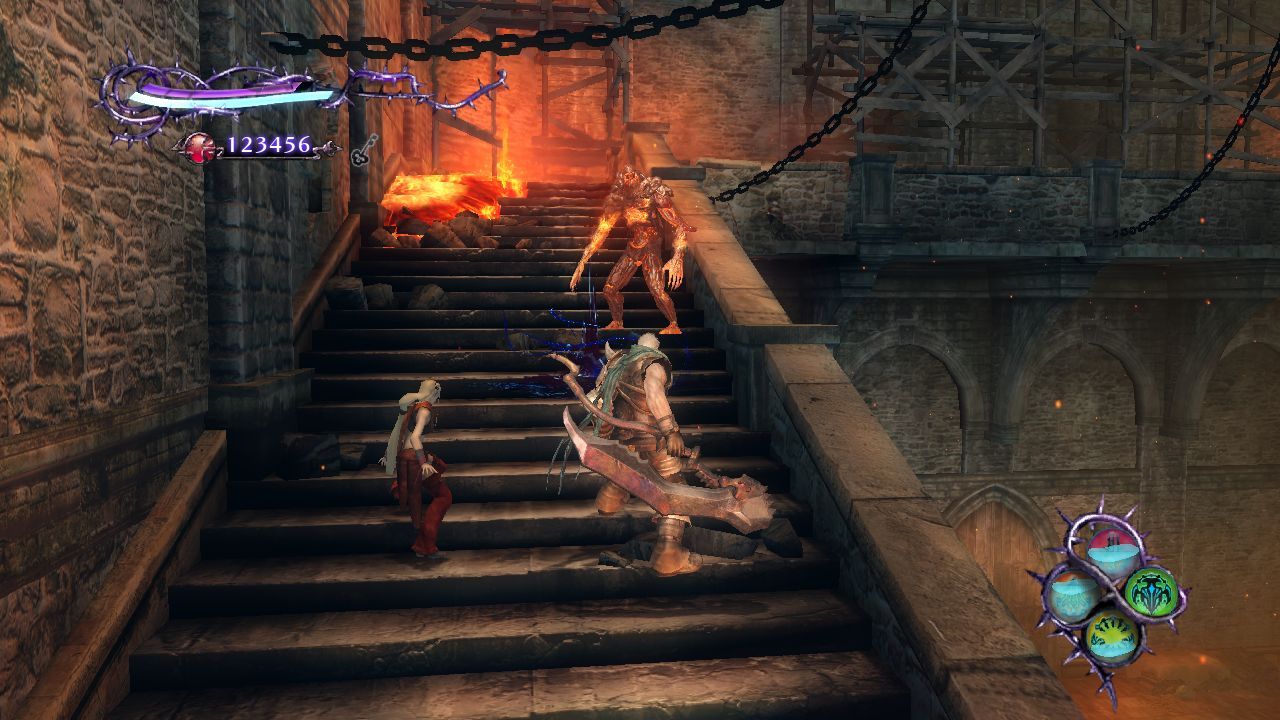1280x720 pixels.
Task: Click the cyan health bar meter
Action: (x=230, y=98)
